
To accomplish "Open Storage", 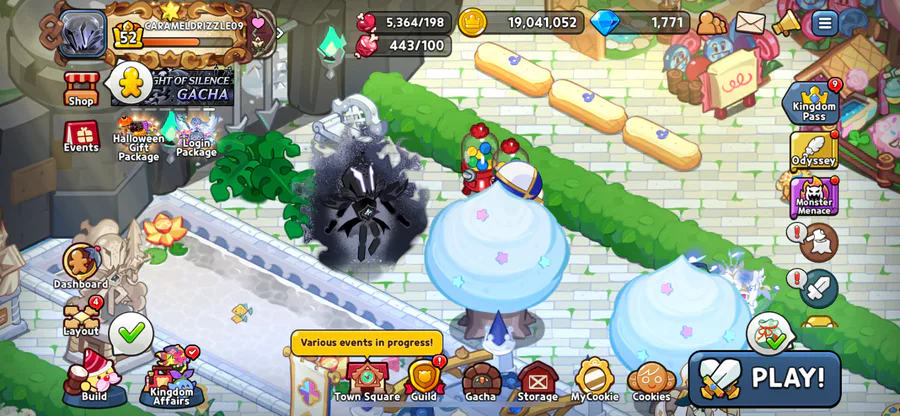I will point(537,381).
